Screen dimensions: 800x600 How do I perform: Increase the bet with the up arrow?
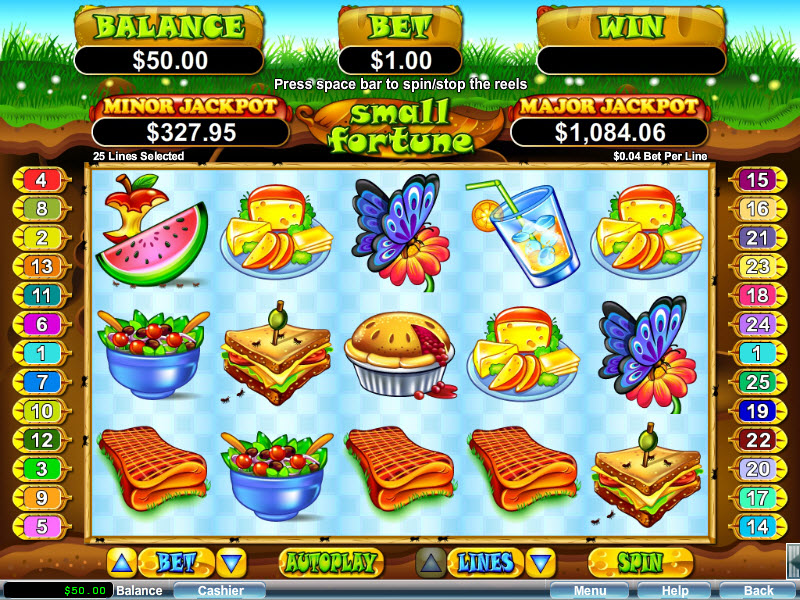tap(120, 562)
